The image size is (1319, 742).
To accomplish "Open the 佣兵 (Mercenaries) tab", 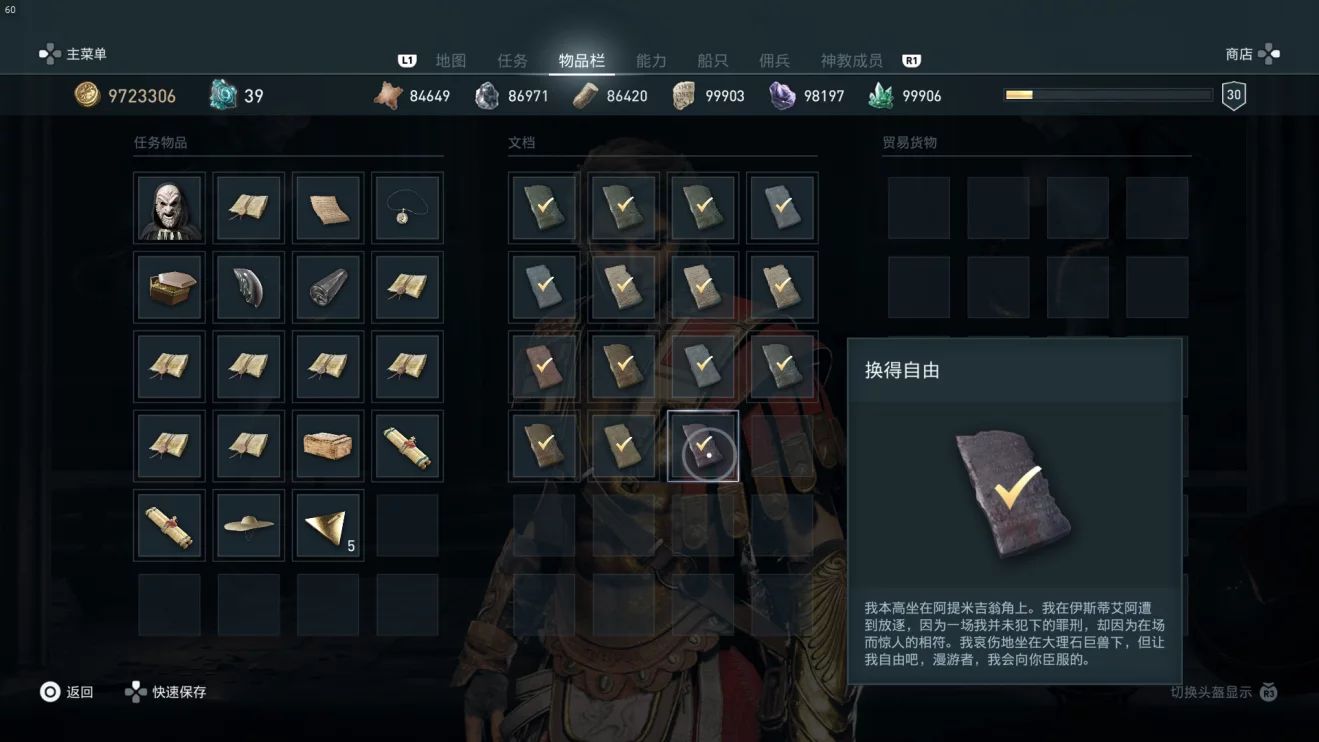I will (x=774, y=61).
